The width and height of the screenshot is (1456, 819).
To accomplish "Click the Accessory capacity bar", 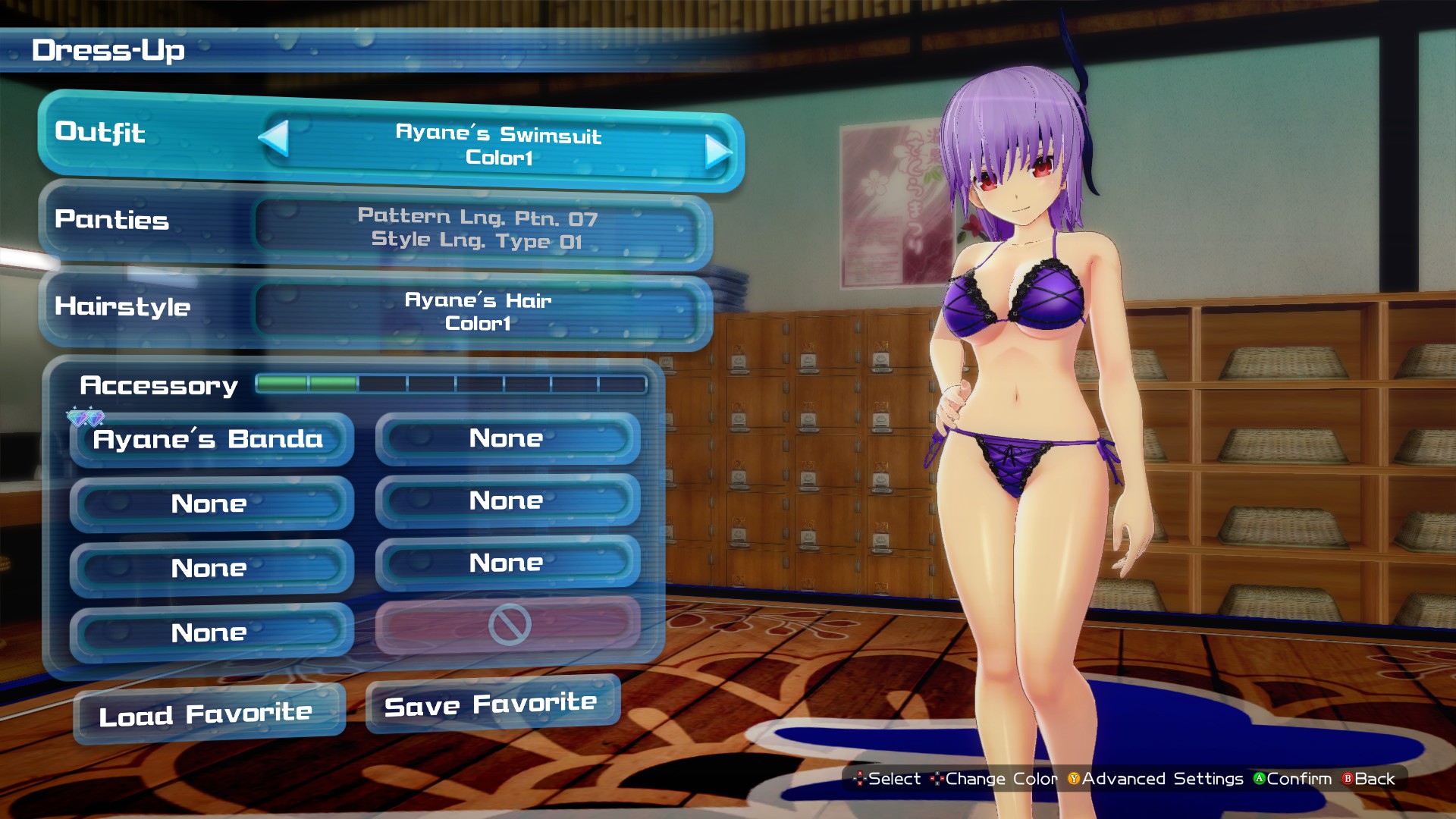I will [450, 385].
